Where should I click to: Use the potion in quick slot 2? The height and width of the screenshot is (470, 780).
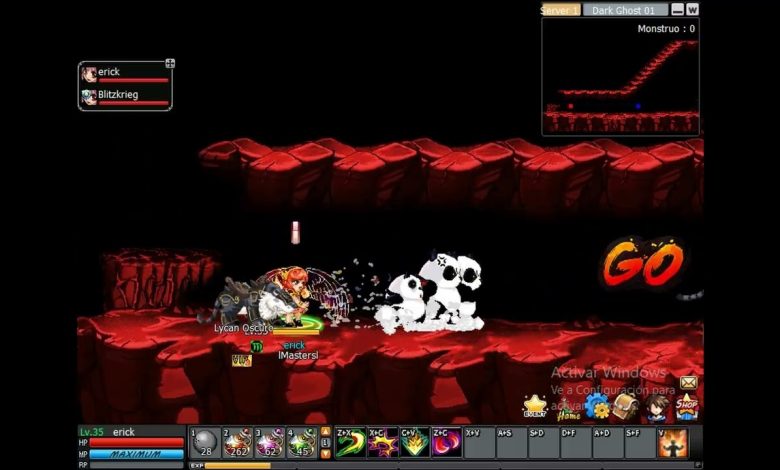pos(237,443)
